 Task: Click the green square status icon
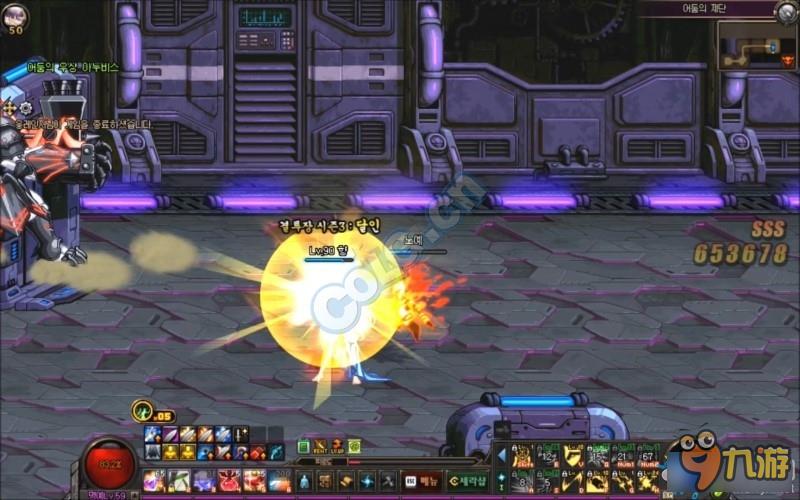(303, 446)
